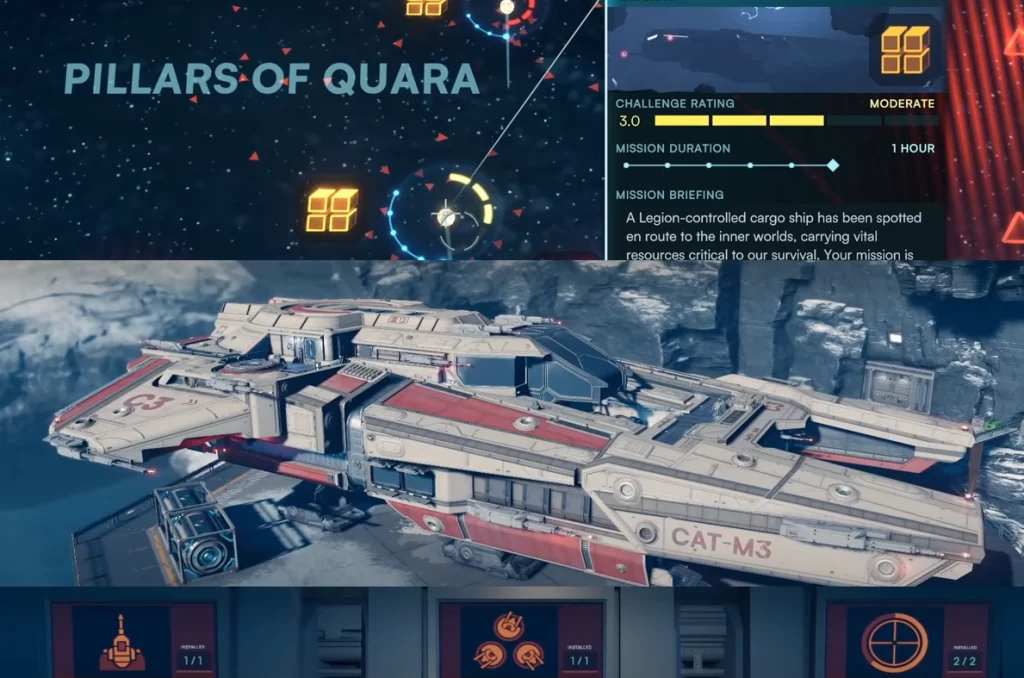The height and width of the screenshot is (678, 1024).
Task: Open the cargo crate icon in mission panel
Action: coord(905,50)
